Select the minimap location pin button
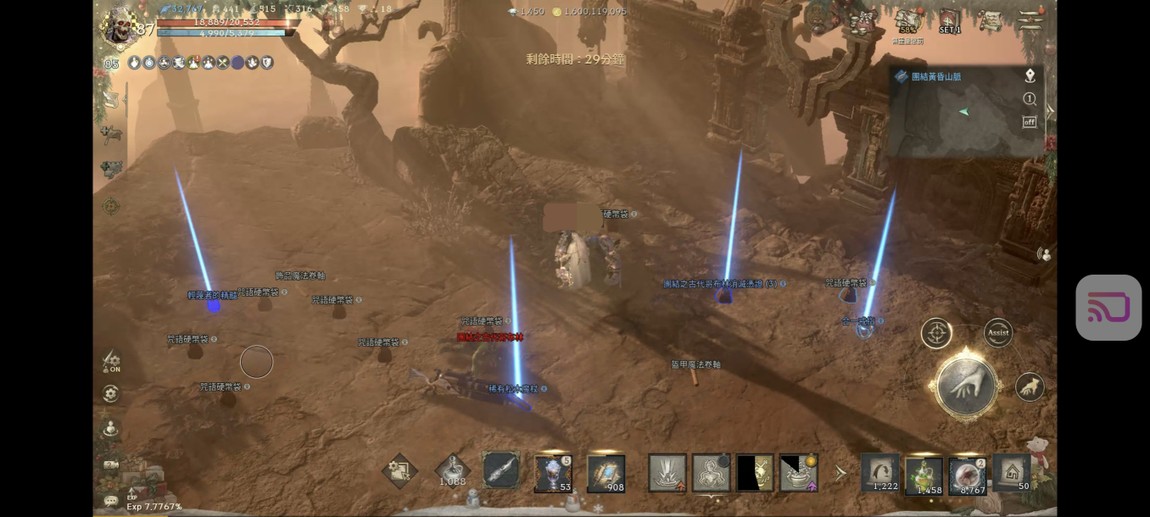The image size is (1150, 517). [1029, 76]
